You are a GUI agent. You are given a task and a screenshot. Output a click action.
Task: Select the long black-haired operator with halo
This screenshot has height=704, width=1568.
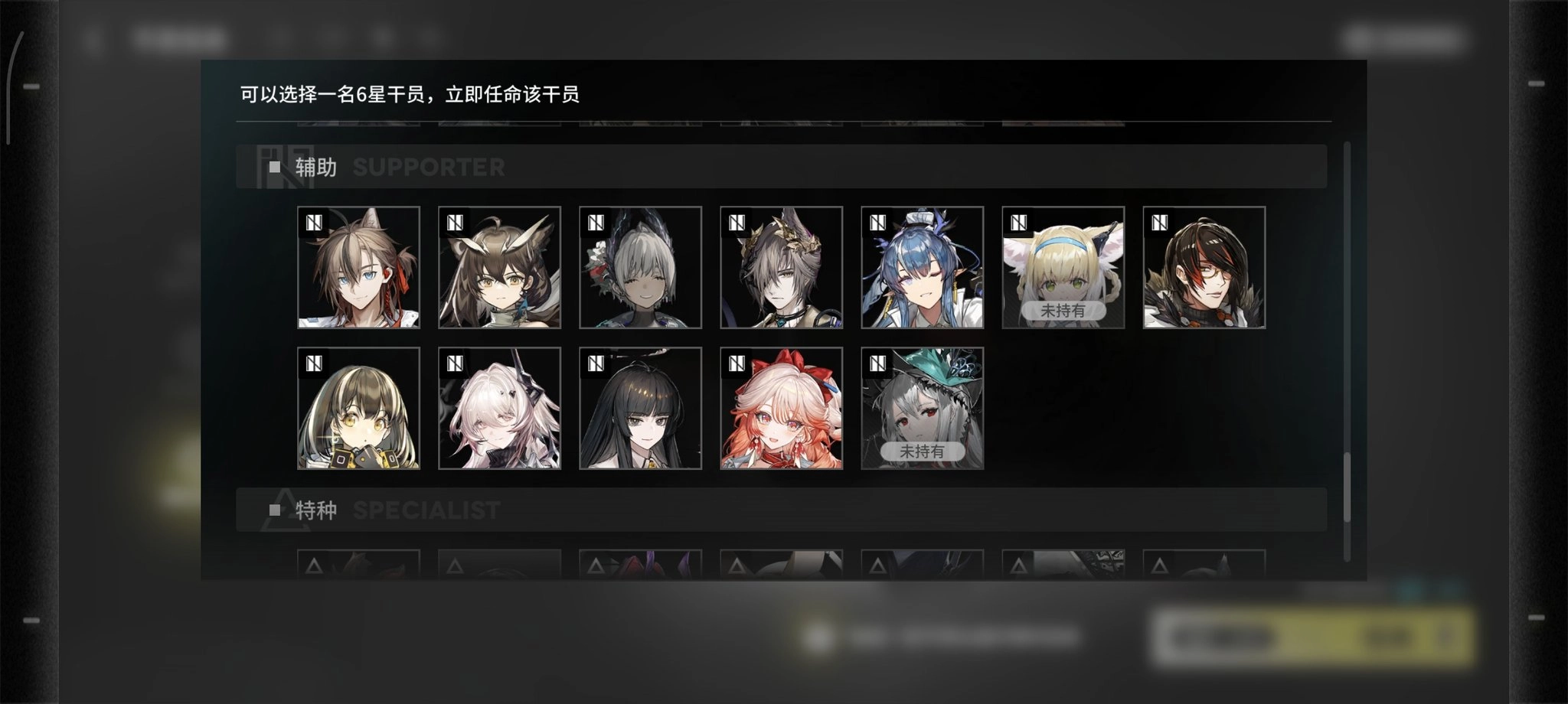coord(640,408)
